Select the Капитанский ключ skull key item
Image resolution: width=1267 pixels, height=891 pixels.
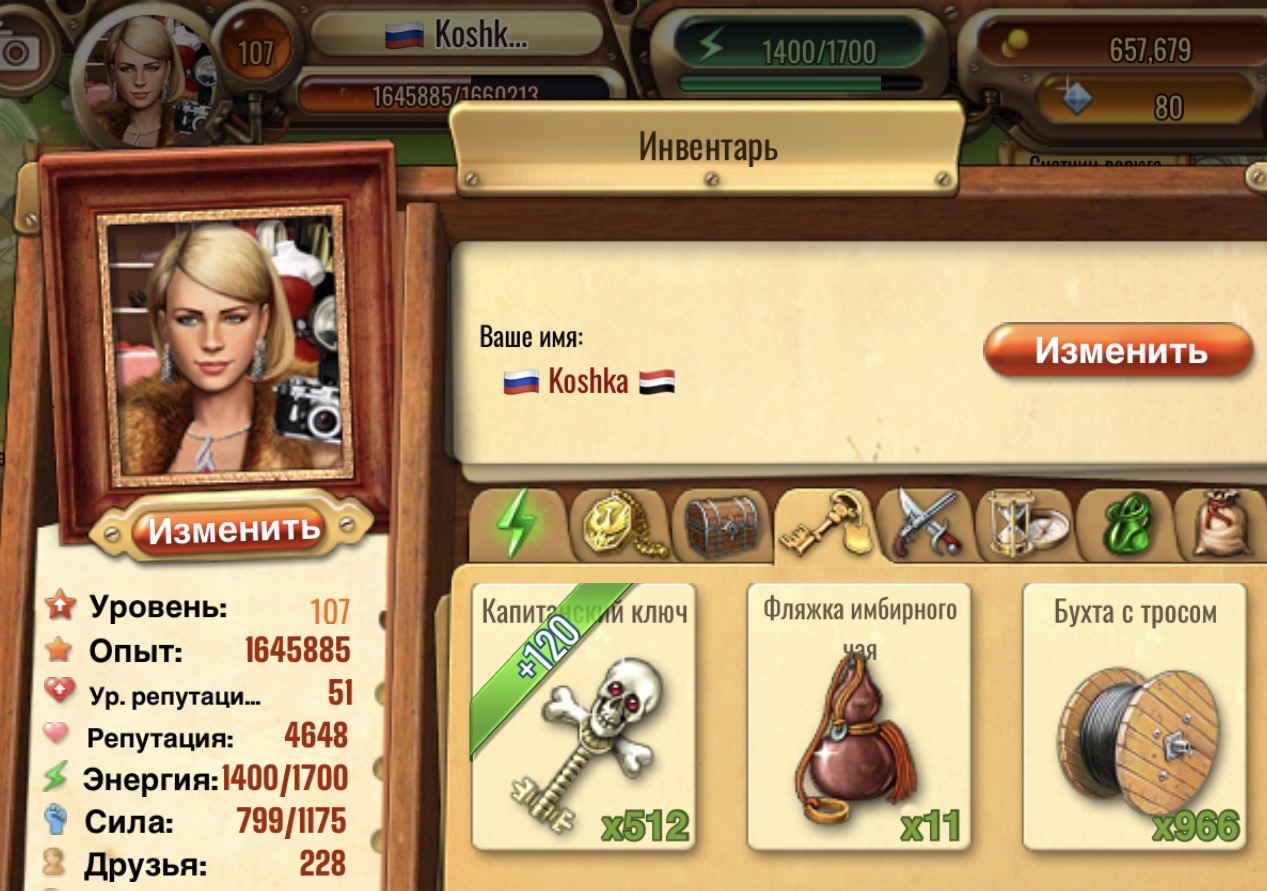[x=583, y=715]
